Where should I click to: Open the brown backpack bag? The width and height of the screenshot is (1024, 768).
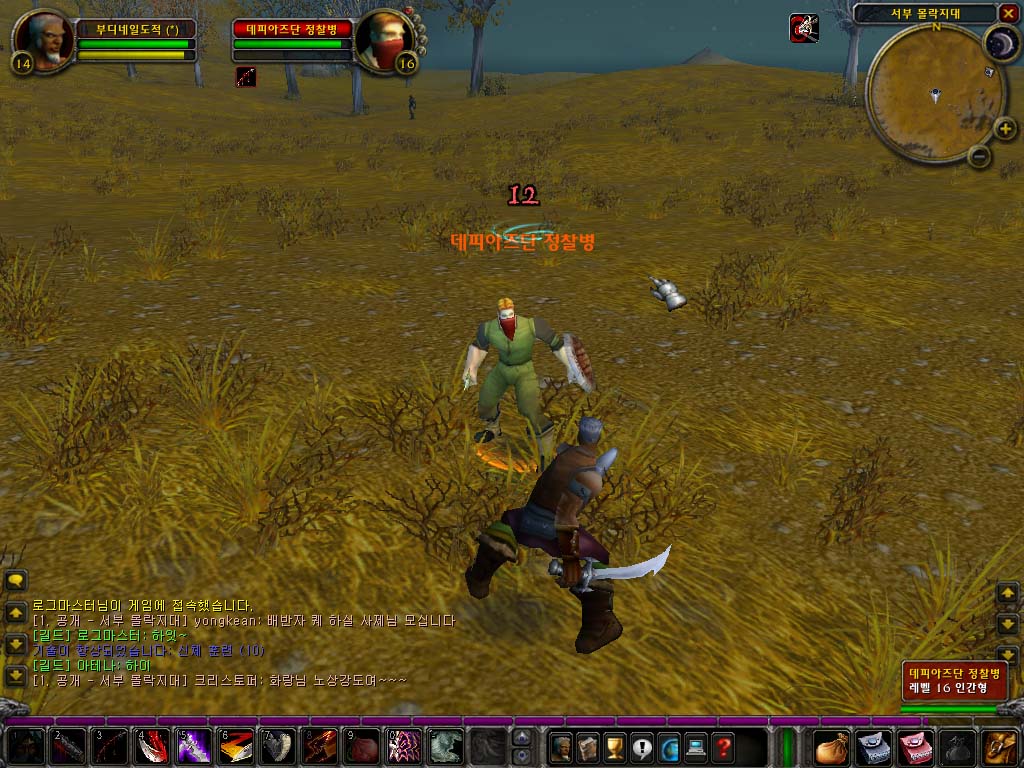point(832,747)
